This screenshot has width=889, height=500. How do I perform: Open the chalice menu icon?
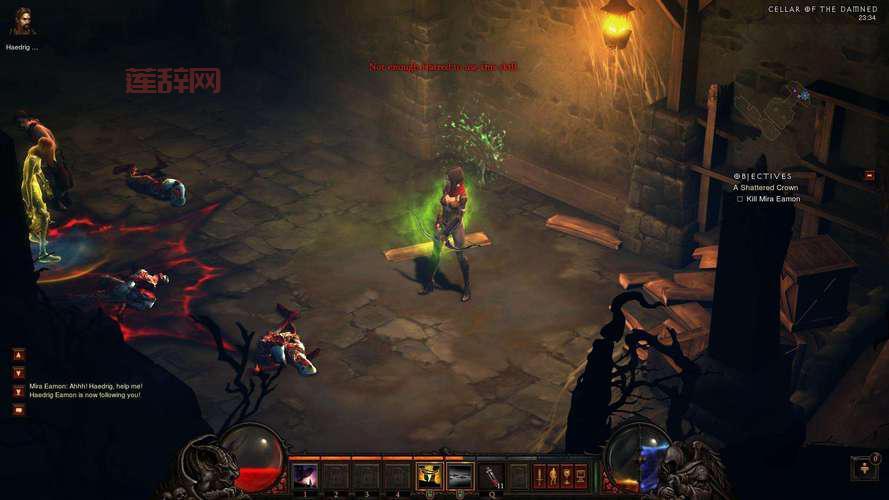[x=567, y=476]
